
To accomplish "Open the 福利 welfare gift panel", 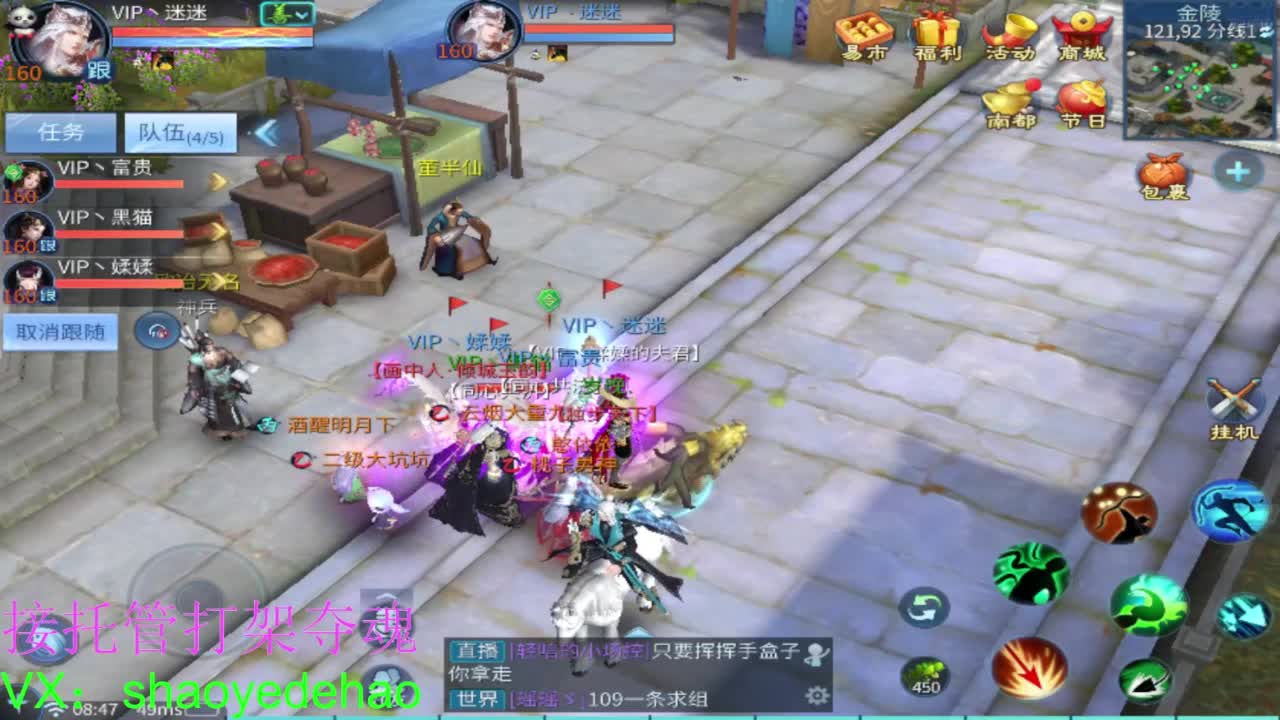I will point(936,38).
